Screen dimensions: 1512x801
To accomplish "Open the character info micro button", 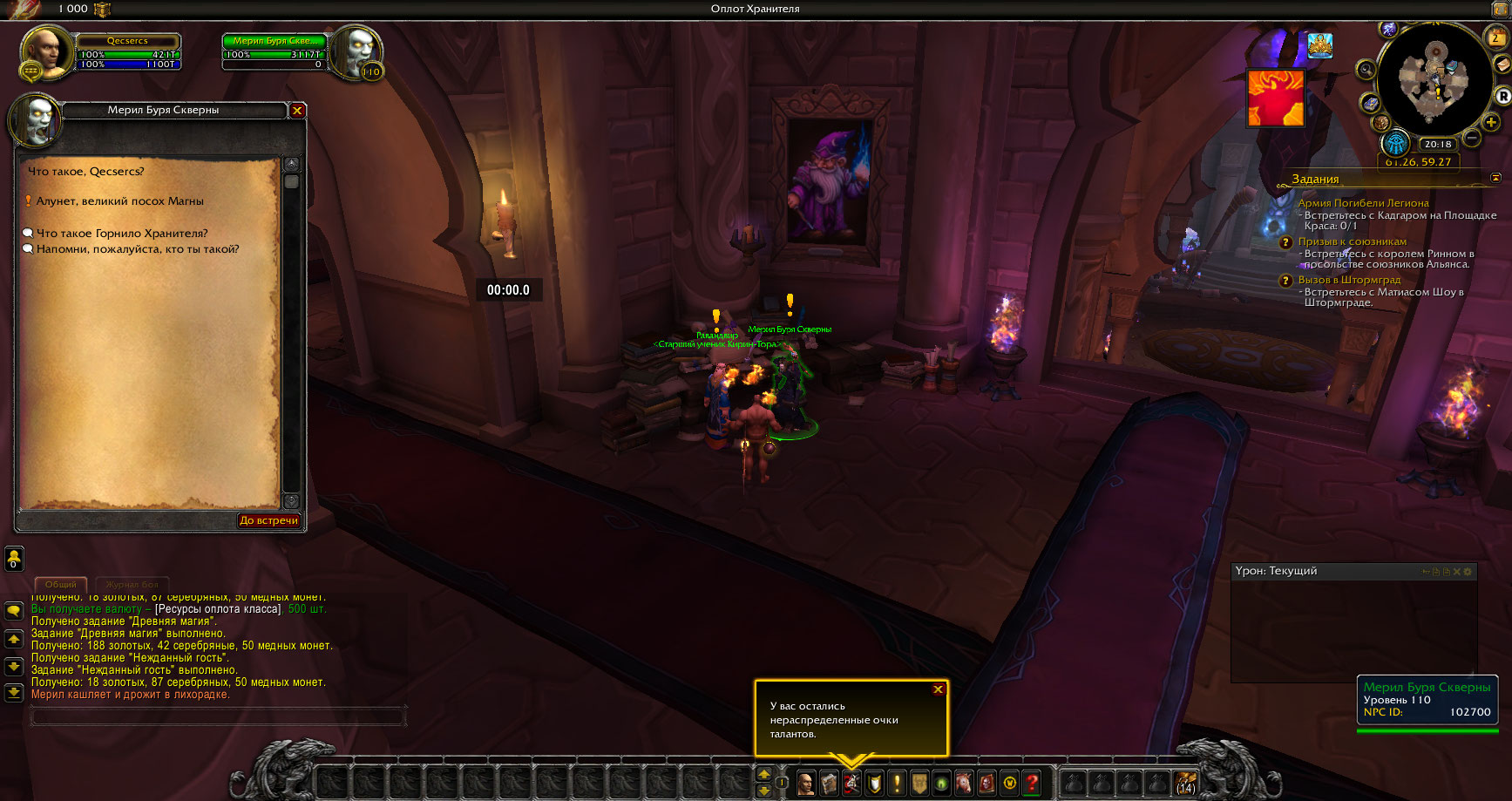I will pyautogui.click(x=806, y=783).
